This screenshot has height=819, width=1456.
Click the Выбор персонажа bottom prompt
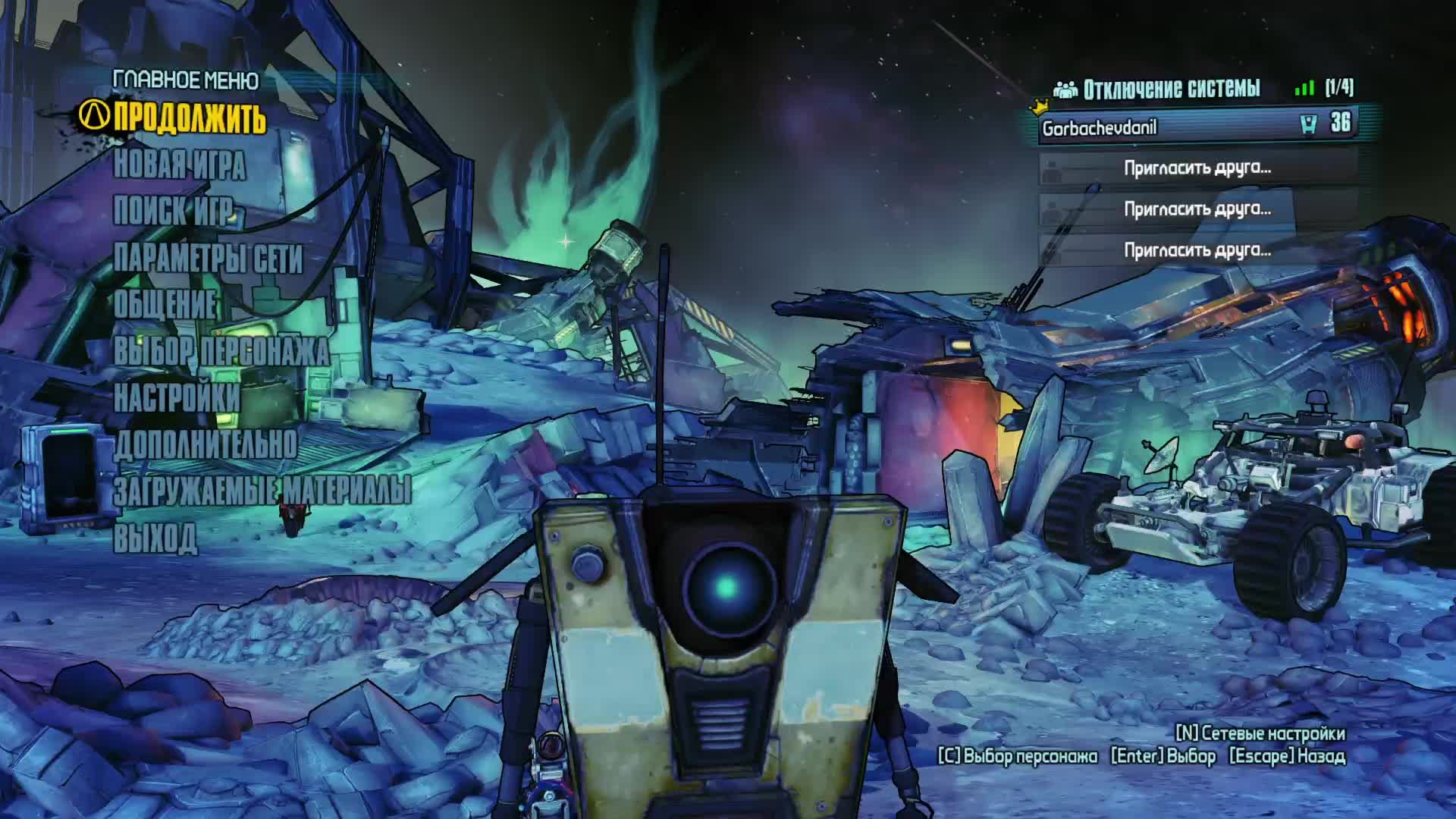pos(1018,756)
